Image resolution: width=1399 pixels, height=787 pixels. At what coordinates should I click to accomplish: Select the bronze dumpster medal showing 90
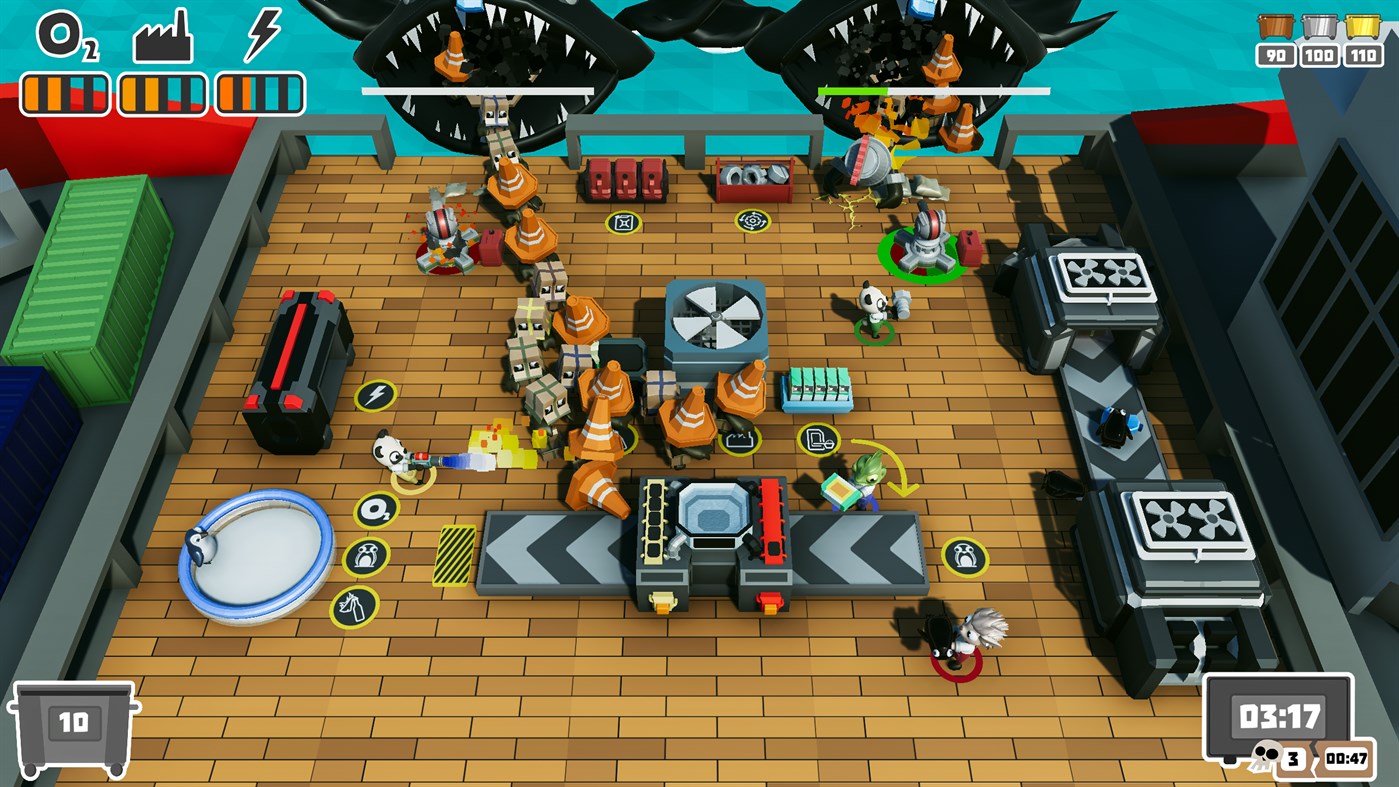[x=1278, y=36]
